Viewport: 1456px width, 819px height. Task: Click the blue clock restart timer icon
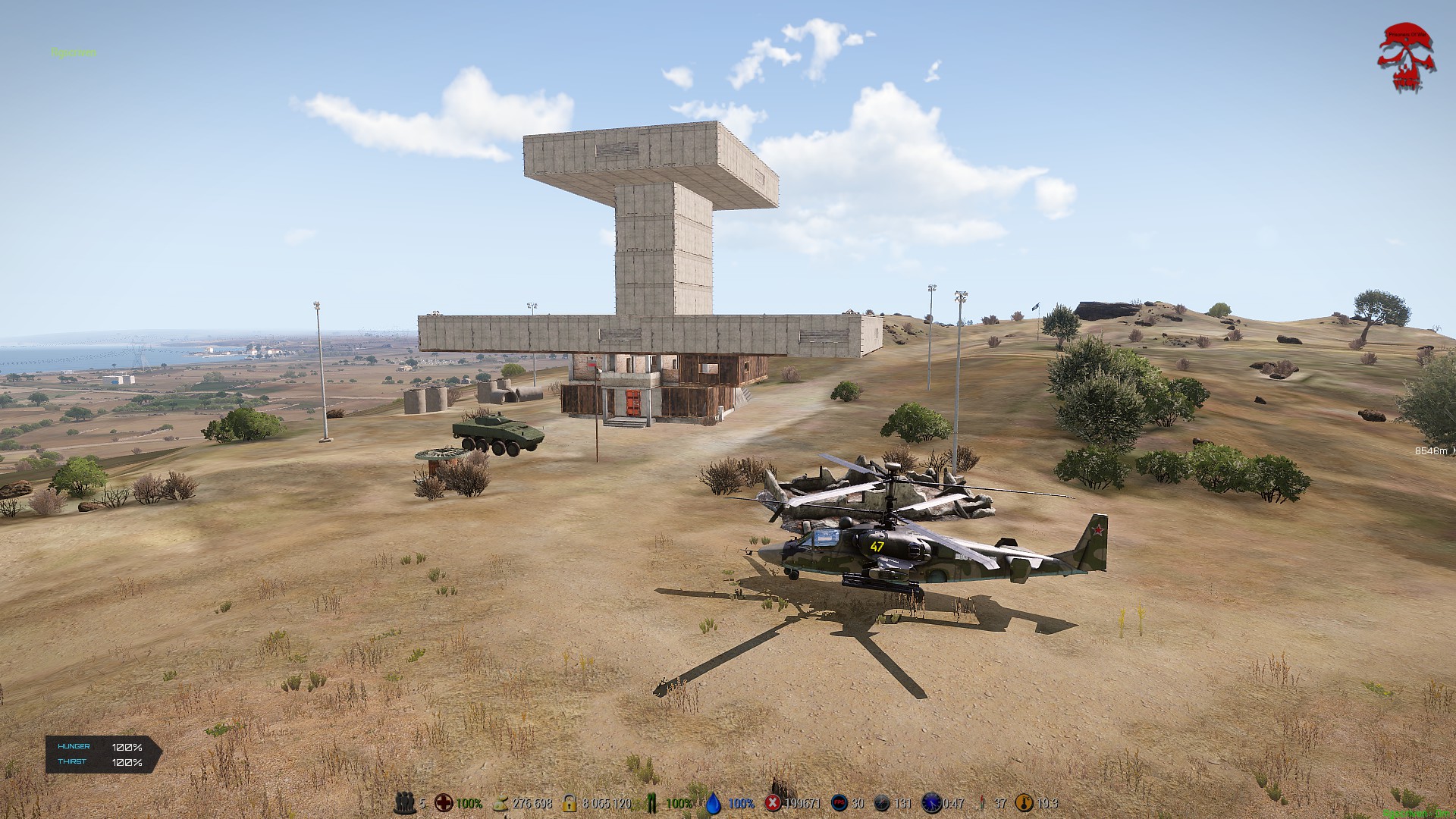coord(930,803)
